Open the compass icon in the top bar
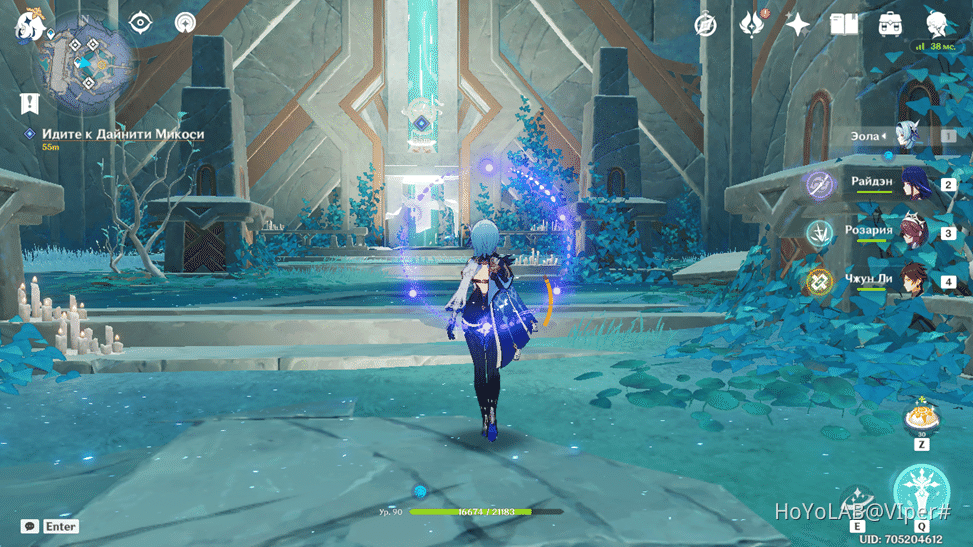The height and width of the screenshot is (547, 973). [x=706, y=25]
